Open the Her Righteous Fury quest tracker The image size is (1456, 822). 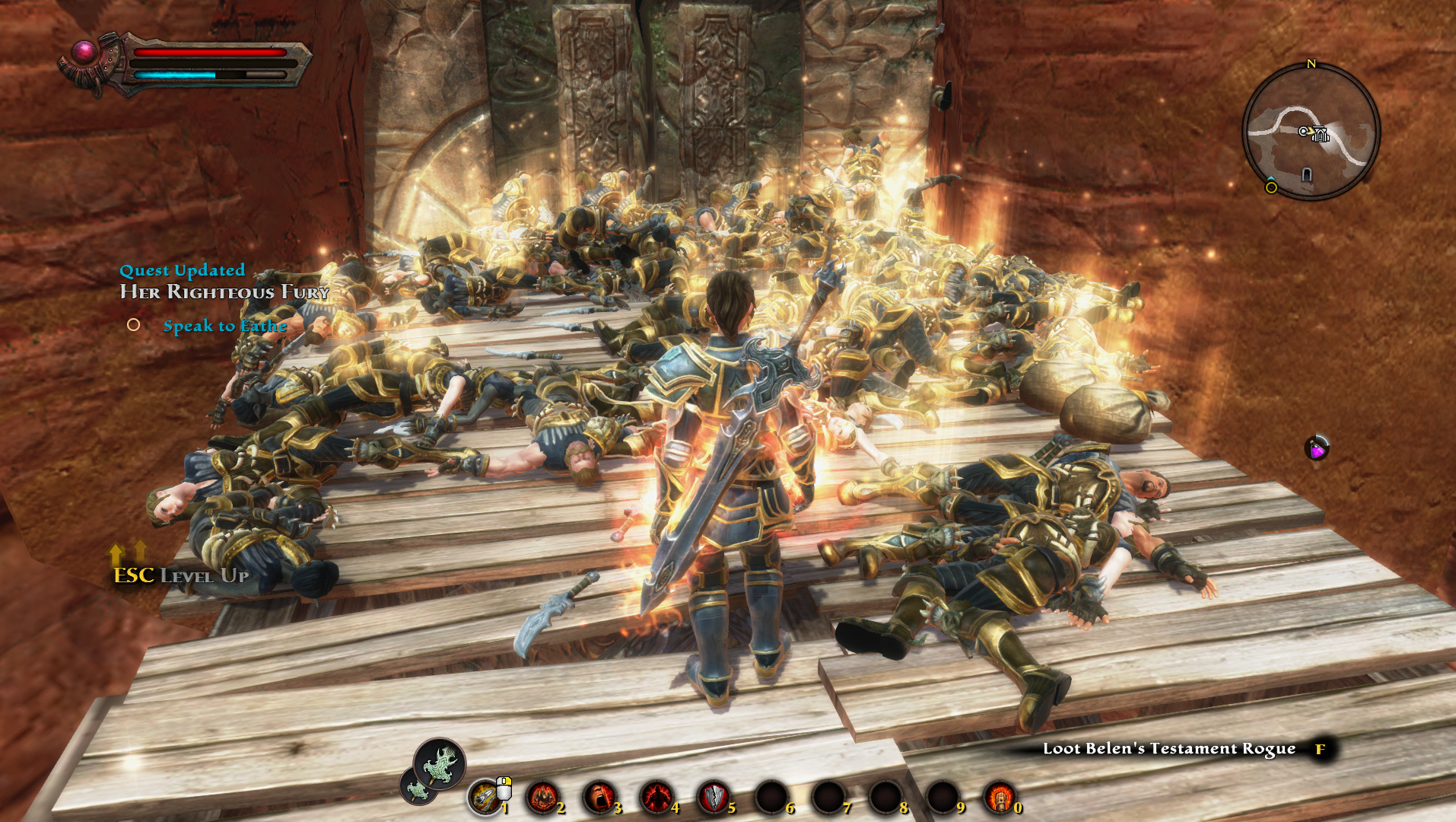coord(224,292)
